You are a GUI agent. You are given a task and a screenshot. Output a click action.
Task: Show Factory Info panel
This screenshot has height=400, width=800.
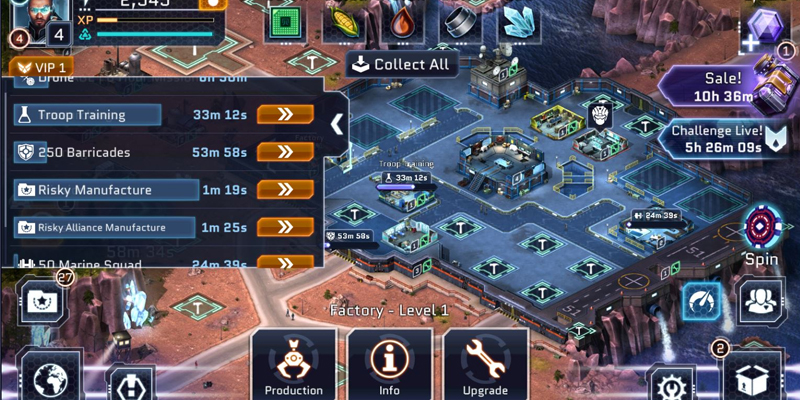pos(389,365)
